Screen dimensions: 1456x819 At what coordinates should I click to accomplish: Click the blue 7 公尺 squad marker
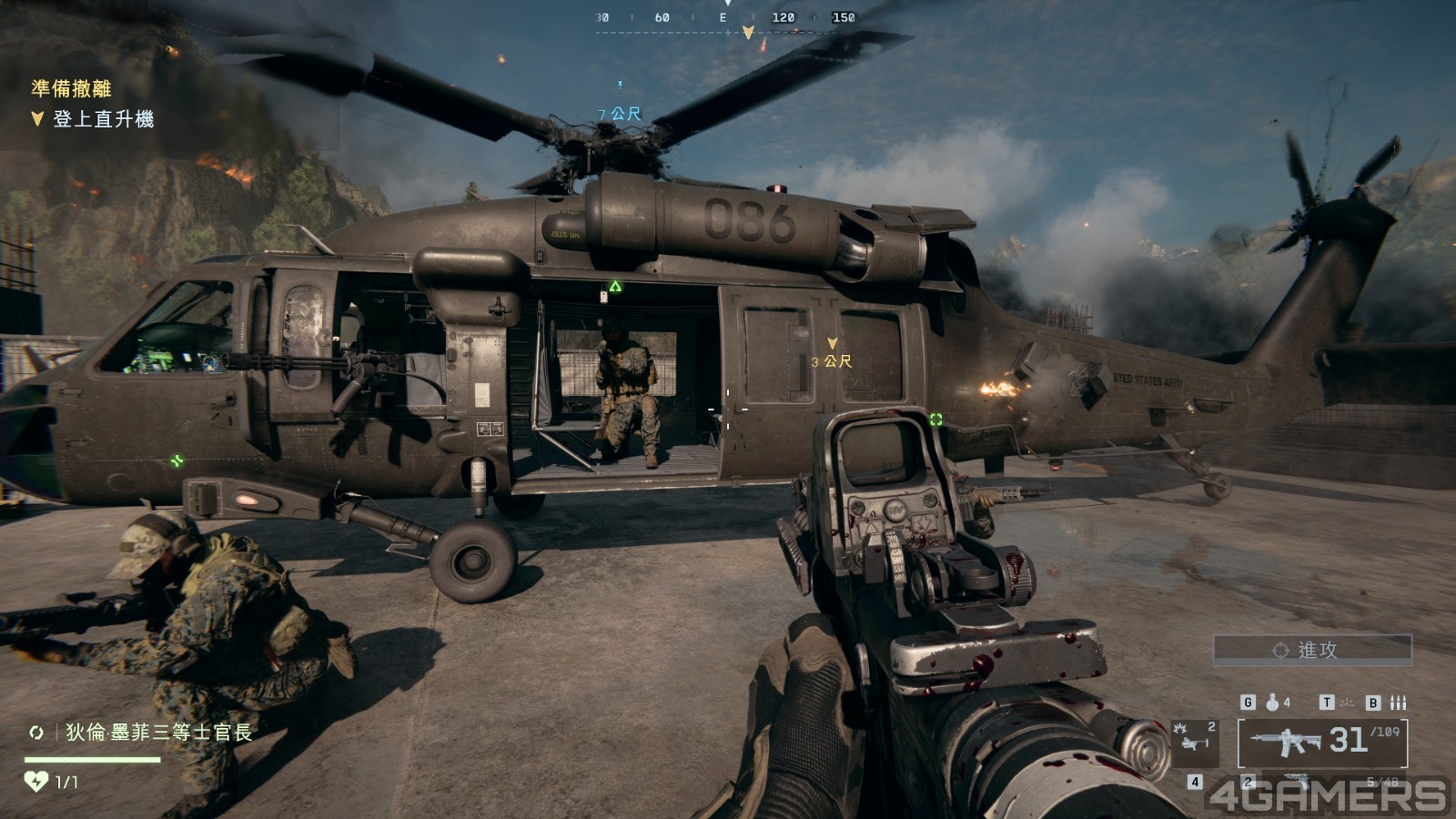coord(620,114)
